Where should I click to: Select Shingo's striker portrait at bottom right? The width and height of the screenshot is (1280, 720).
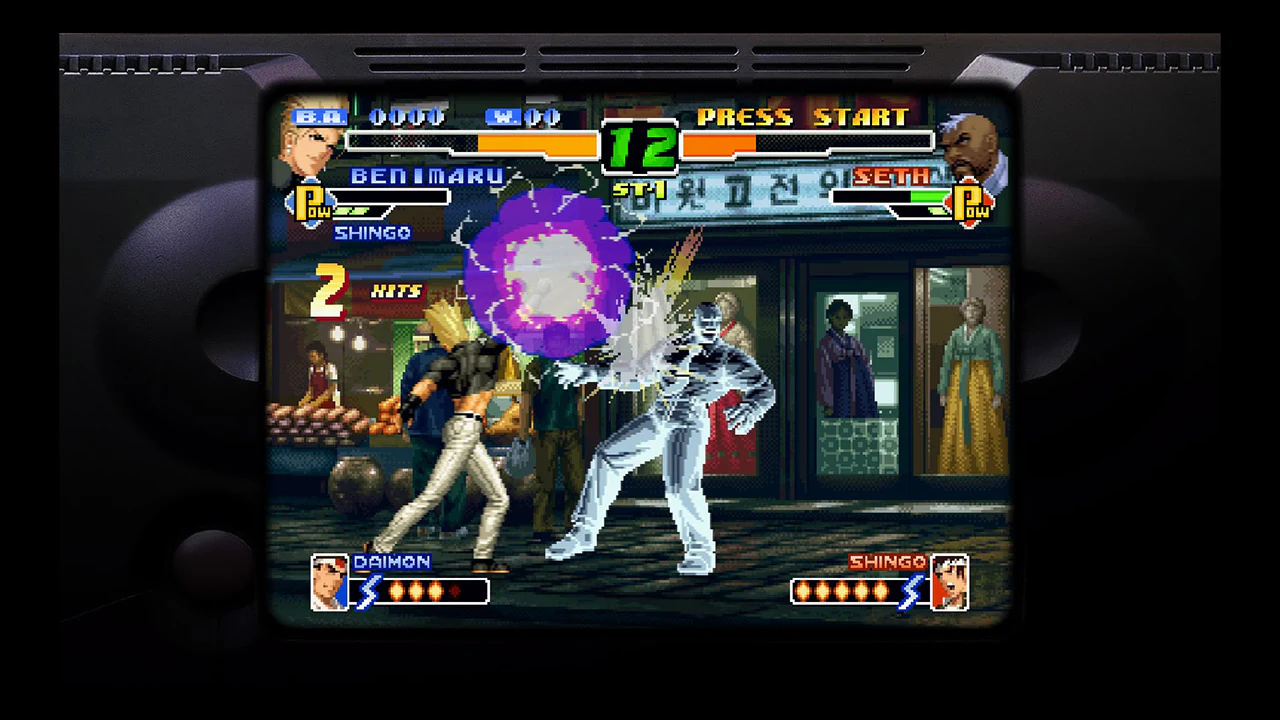coord(950,581)
